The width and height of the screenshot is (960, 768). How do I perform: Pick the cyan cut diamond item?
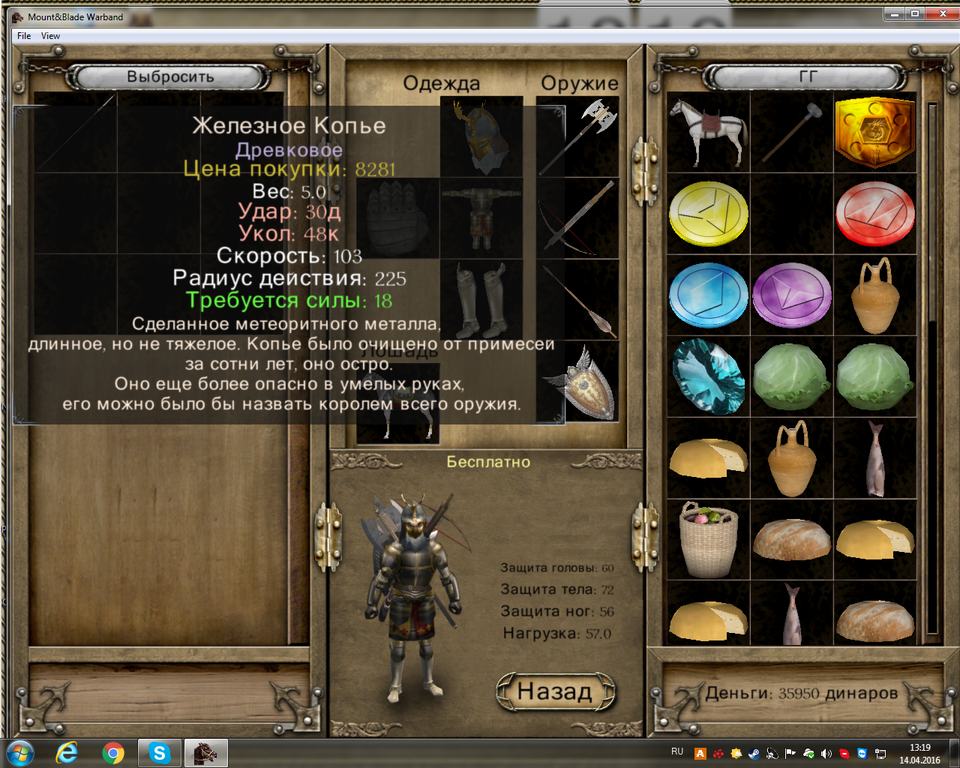pos(708,377)
